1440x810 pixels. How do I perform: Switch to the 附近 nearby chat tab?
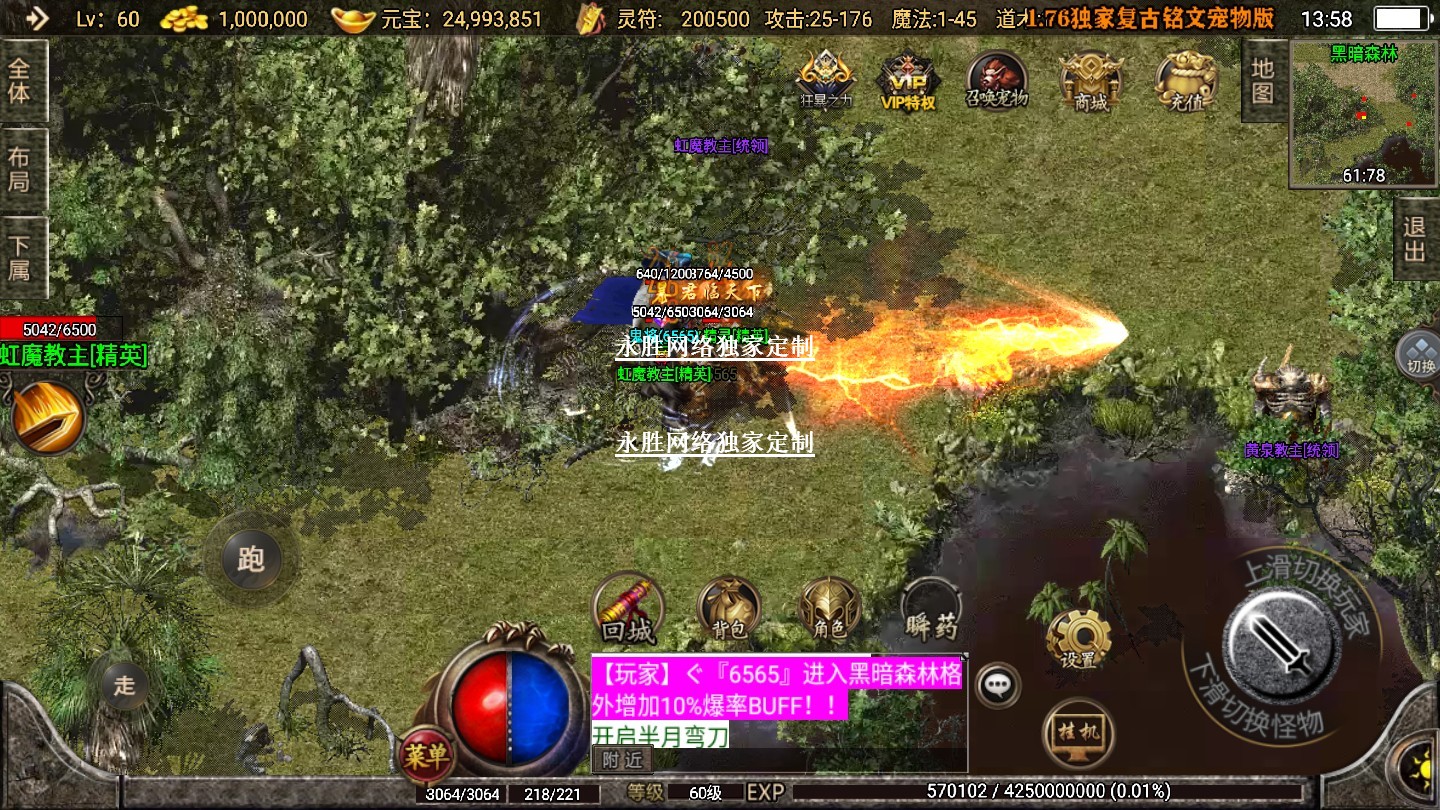[x=622, y=760]
